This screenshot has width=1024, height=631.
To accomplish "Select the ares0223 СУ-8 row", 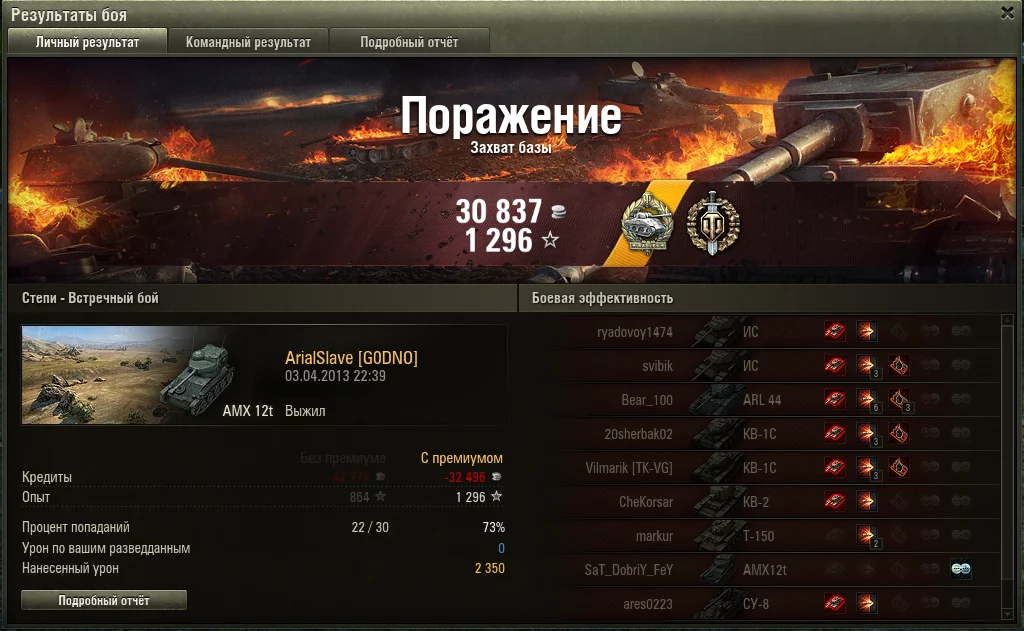I will click(760, 604).
